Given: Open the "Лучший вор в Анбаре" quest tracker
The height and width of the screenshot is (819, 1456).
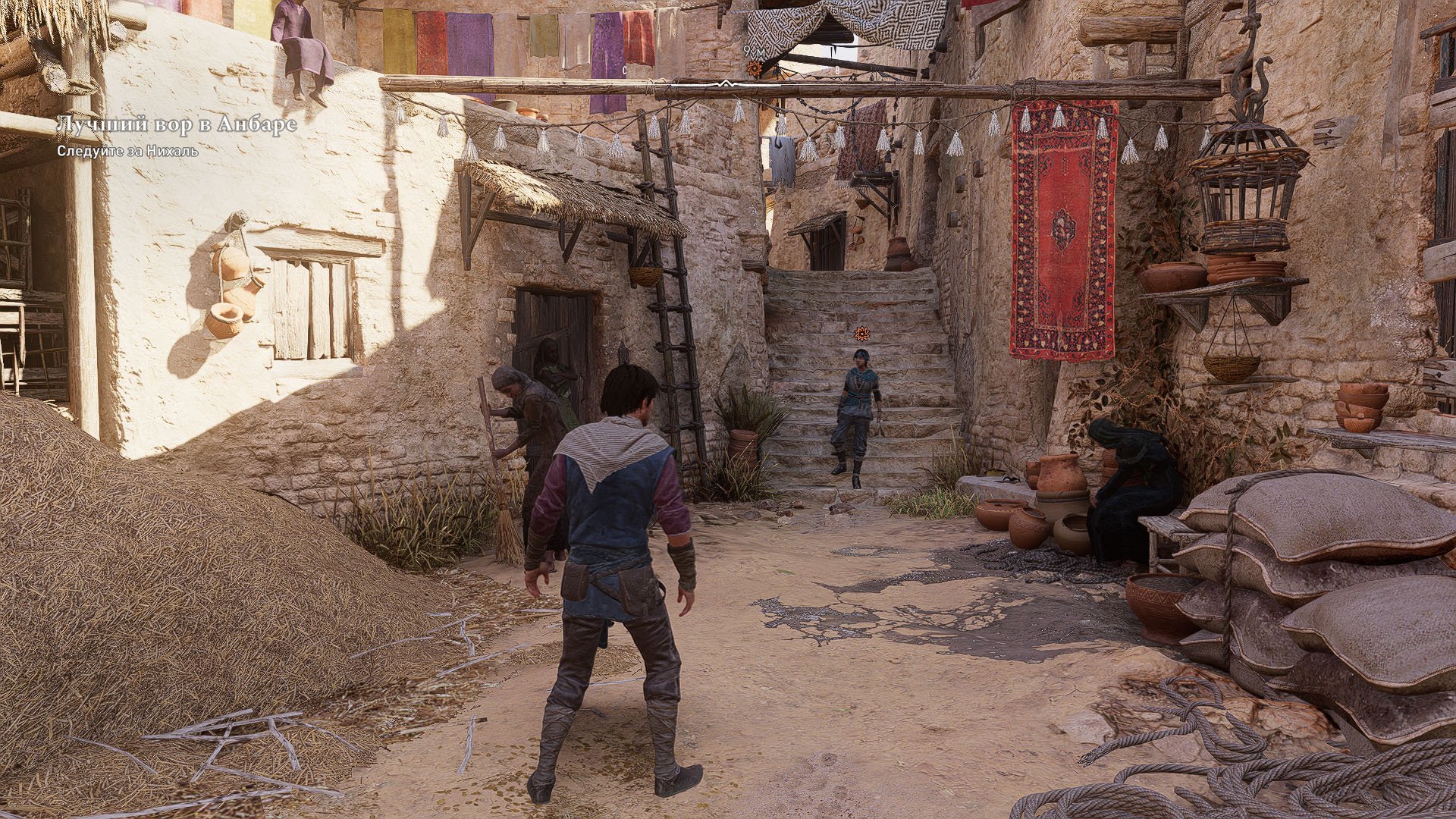Looking at the screenshot, I should click(x=176, y=125).
